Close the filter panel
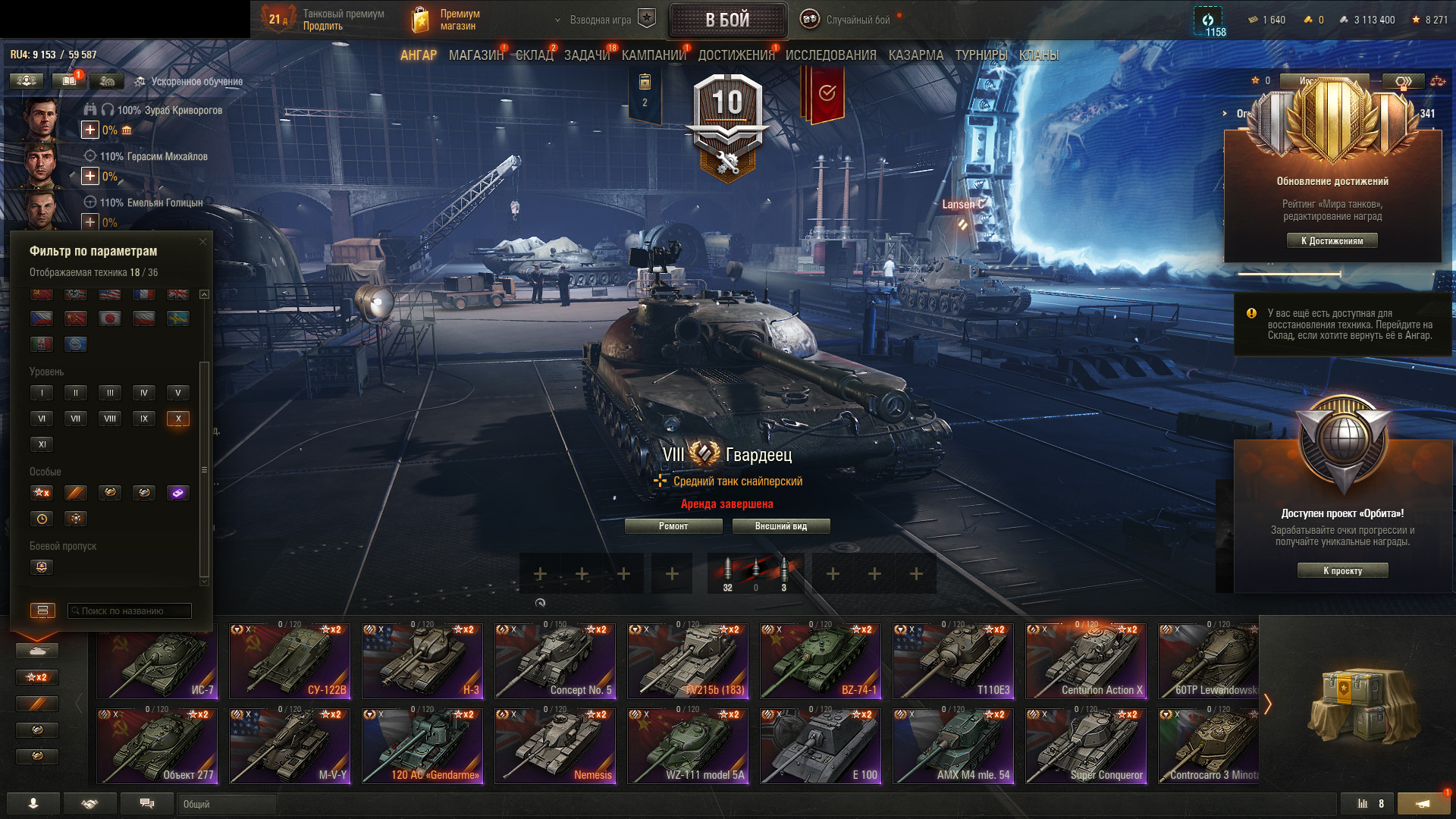Screen dimensions: 1456x819 (x=202, y=242)
